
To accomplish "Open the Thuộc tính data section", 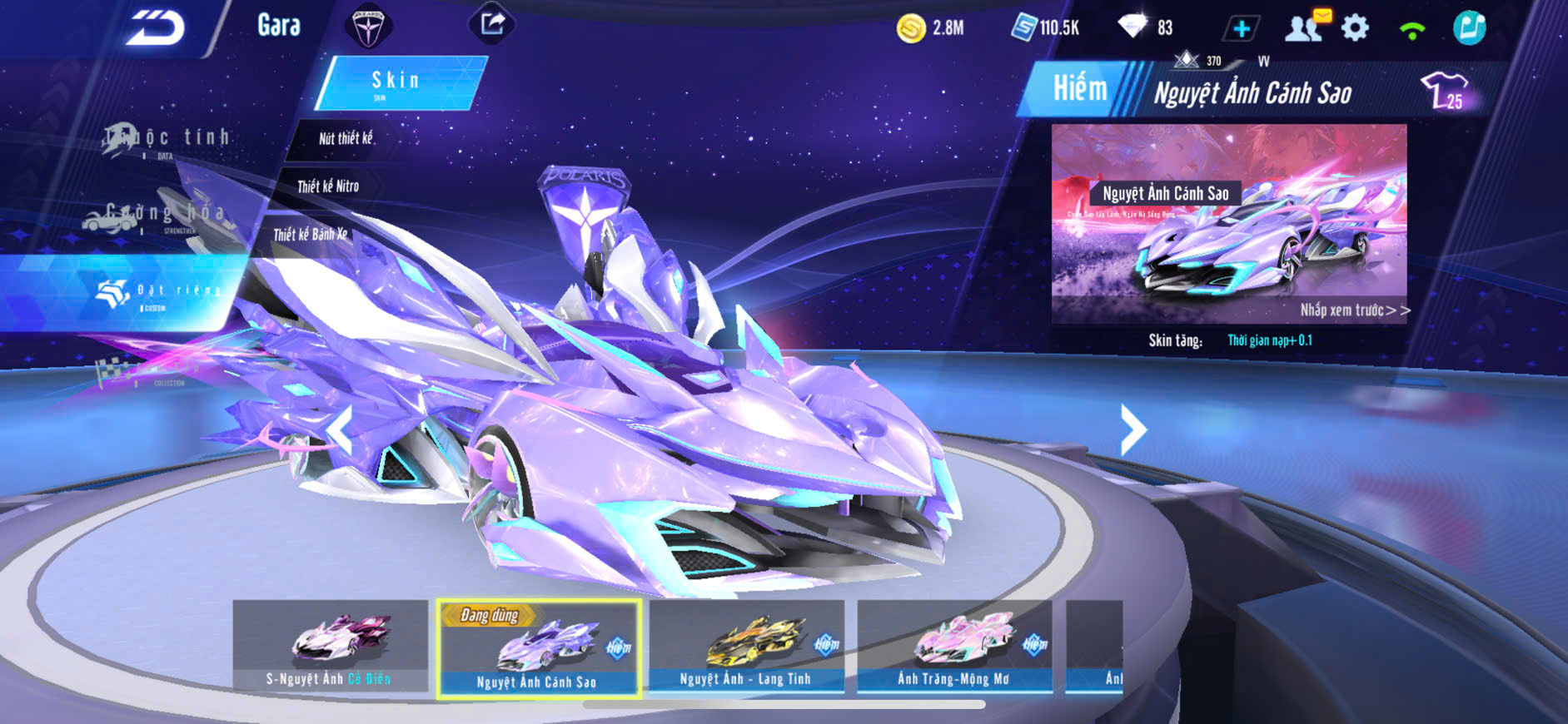I will (x=167, y=139).
